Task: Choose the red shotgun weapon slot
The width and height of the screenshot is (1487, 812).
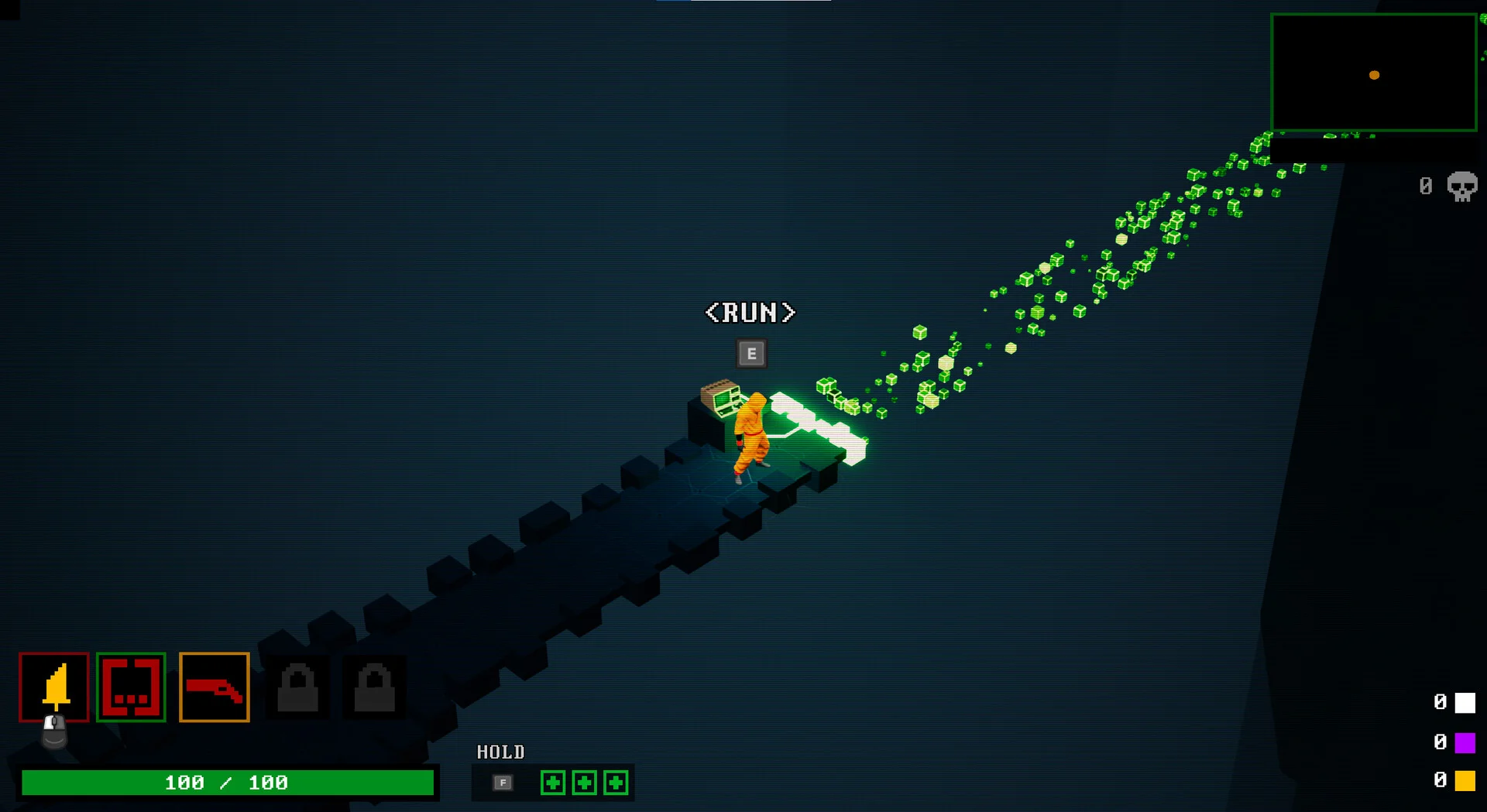Action: pos(215,687)
